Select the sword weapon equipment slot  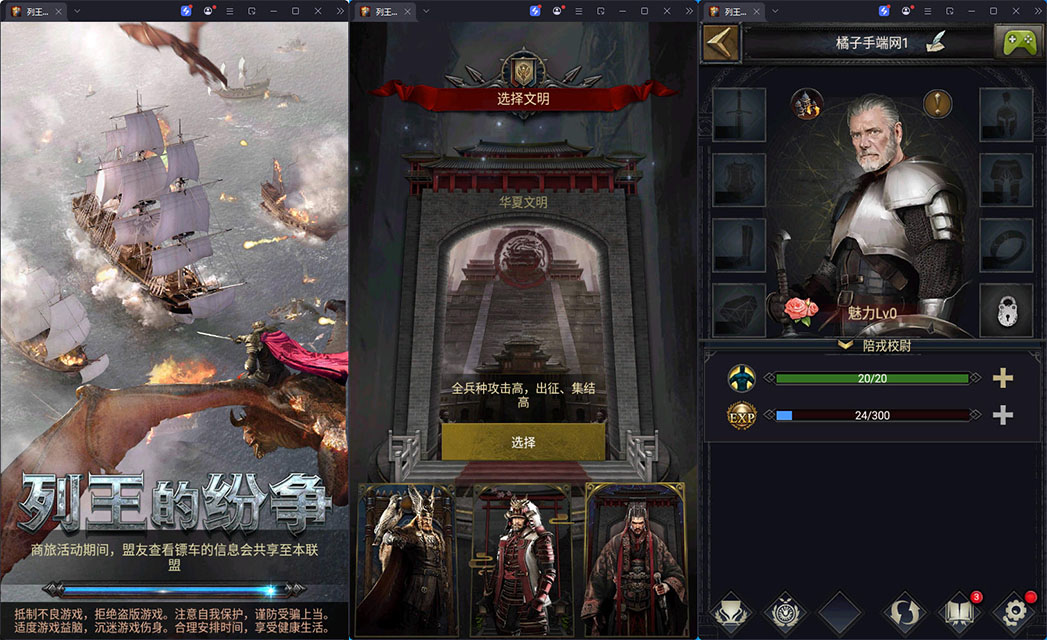739,115
